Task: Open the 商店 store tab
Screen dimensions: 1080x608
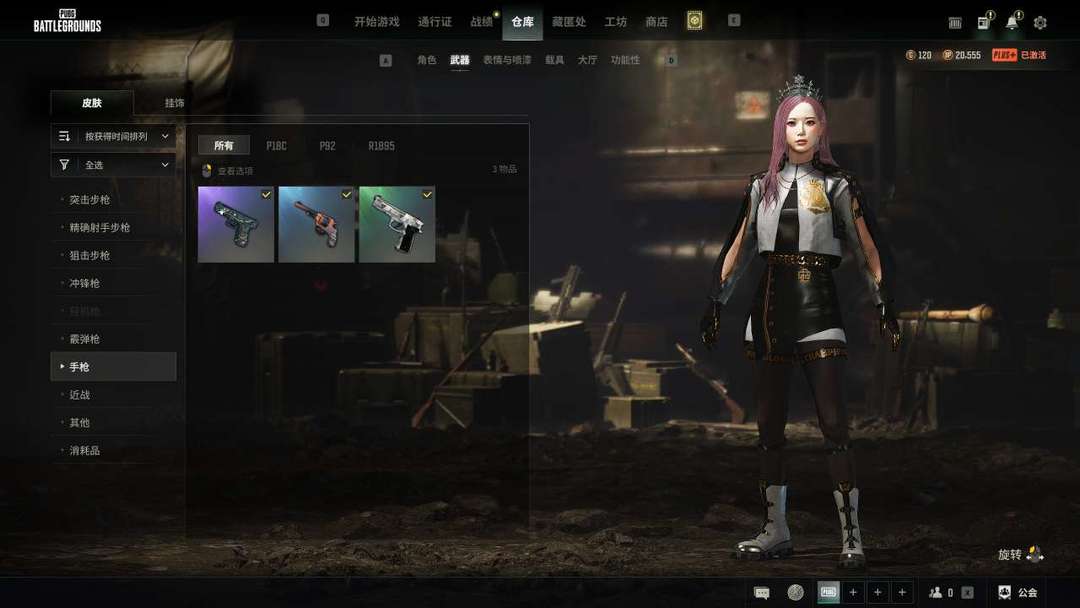Action: click(656, 21)
